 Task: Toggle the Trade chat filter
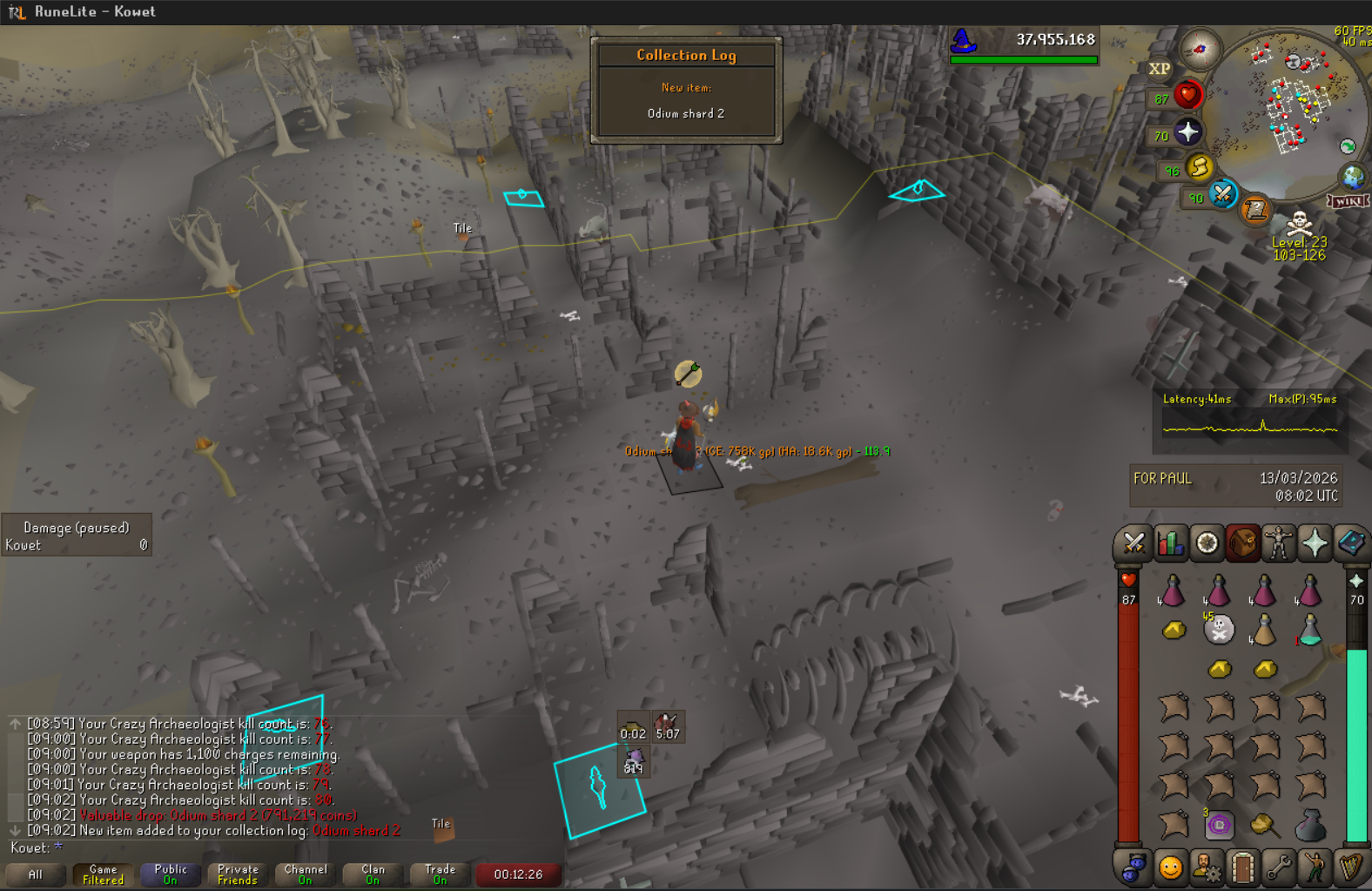pos(441,874)
